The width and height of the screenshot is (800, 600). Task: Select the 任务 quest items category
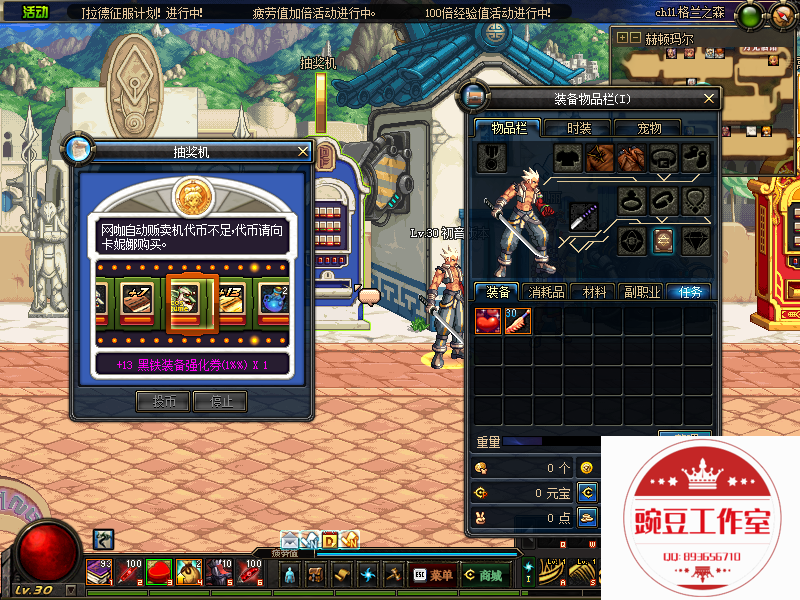pos(689,292)
